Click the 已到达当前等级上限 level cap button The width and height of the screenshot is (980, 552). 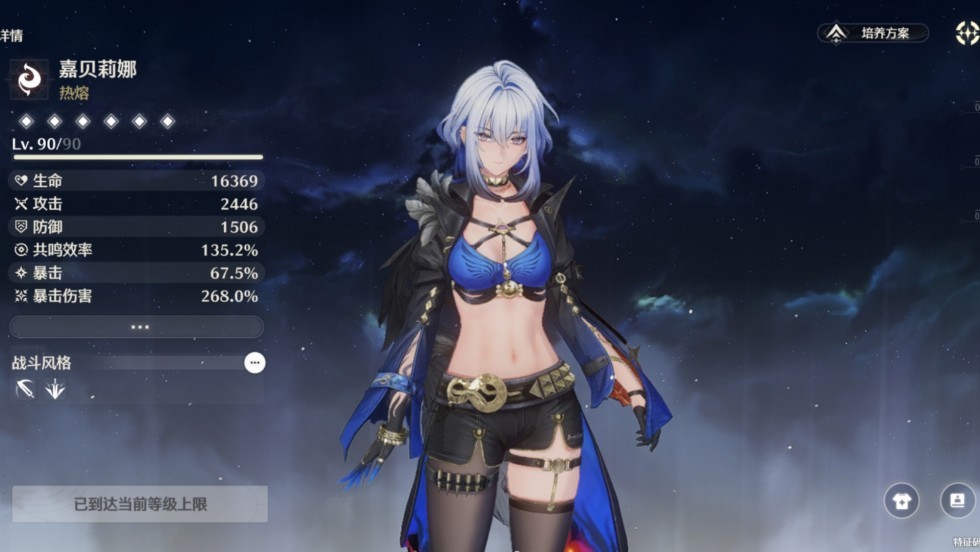(140, 504)
